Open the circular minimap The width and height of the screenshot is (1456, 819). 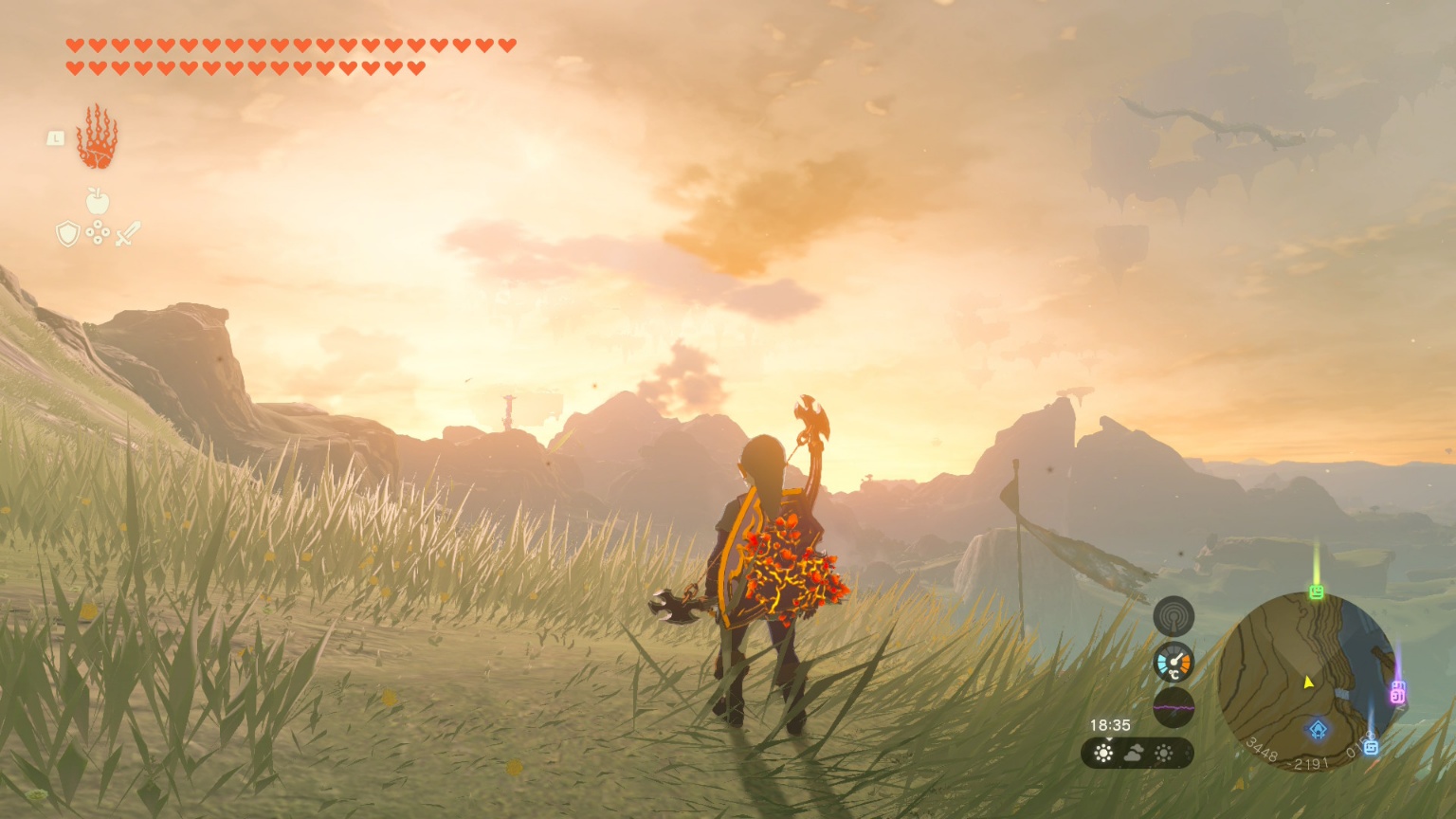tap(1306, 681)
